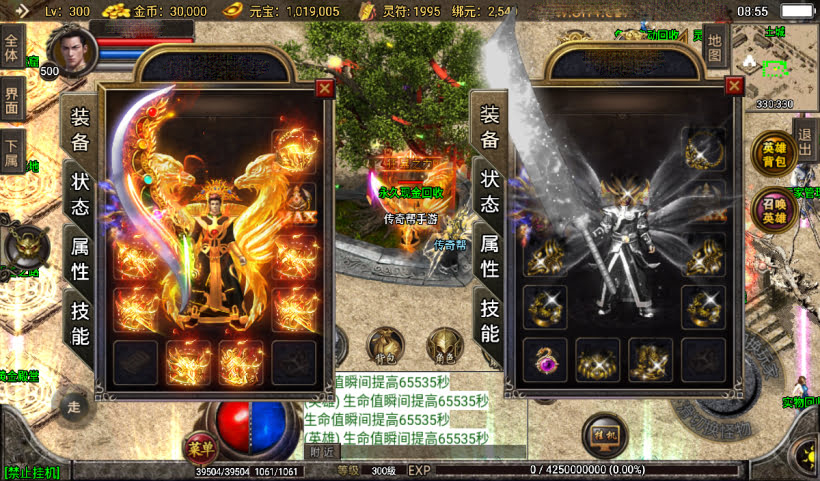Open the 菜单 menu button
Image resolution: width=820 pixels, height=481 pixels.
200,449
